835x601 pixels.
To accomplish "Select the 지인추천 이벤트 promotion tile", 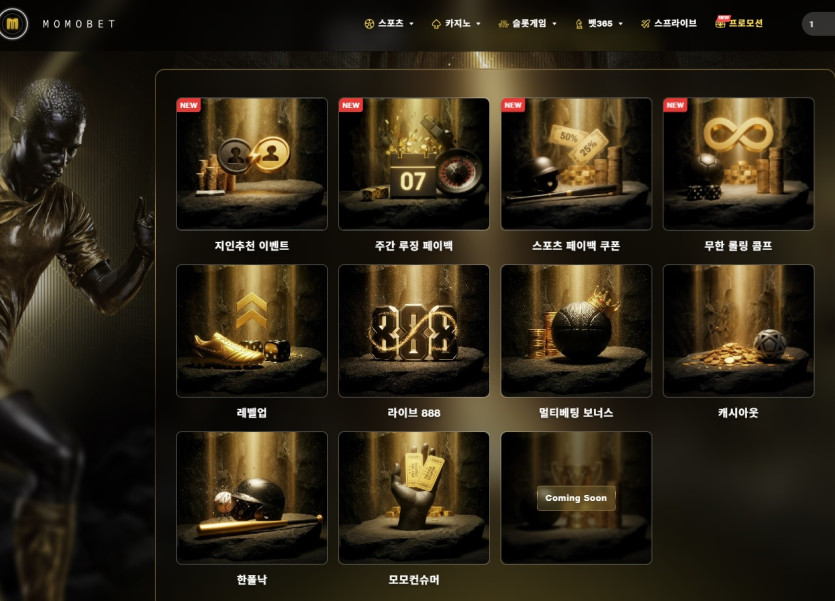I will pyautogui.click(x=252, y=164).
